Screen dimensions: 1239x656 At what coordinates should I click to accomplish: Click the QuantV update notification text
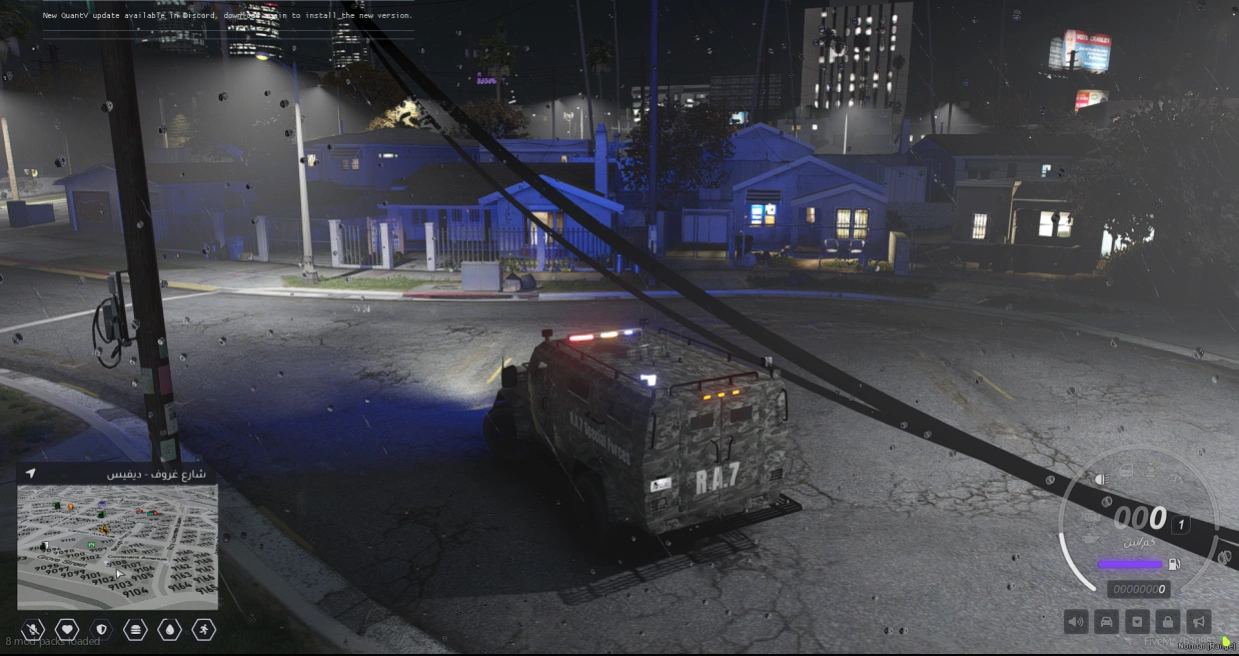(x=227, y=16)
